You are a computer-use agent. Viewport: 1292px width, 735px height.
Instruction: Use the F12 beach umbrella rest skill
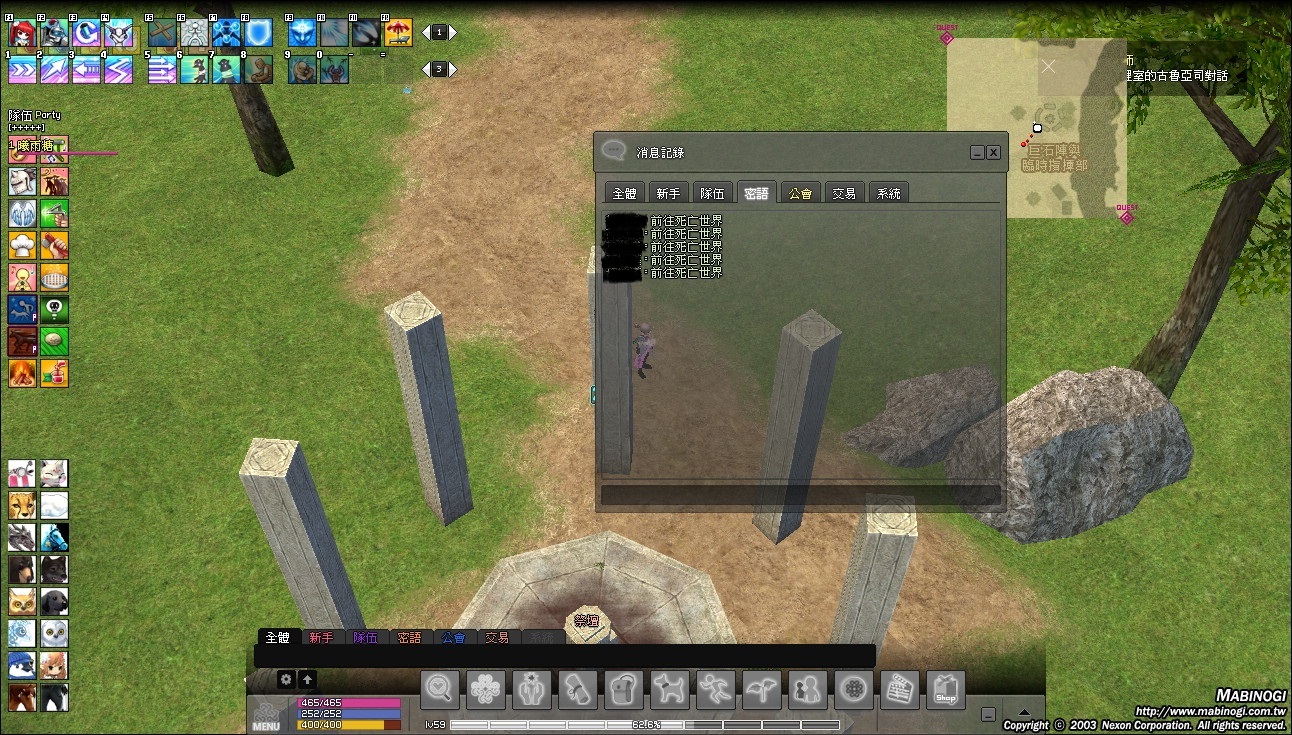coord(398,33)
